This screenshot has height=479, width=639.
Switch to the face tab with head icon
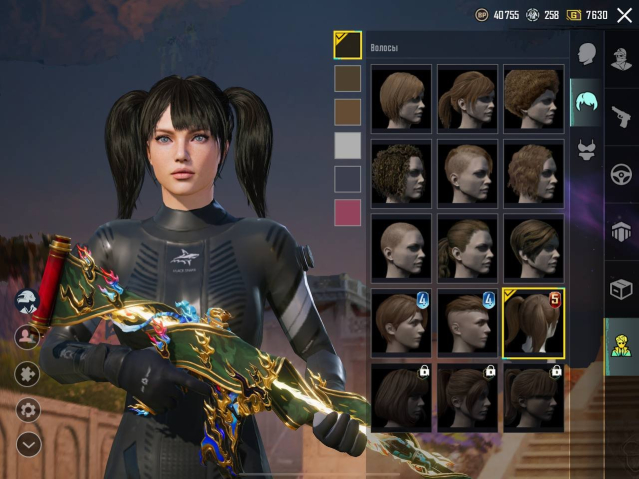[x=587, y=54]
